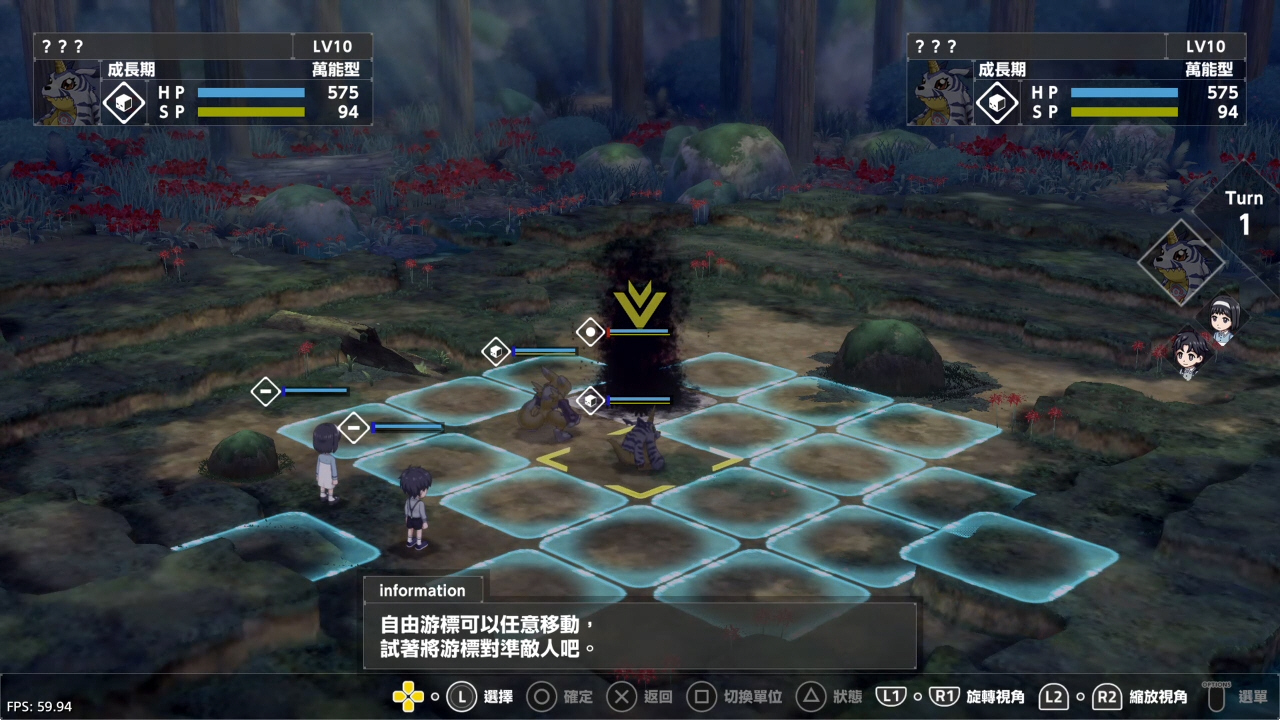Viewport: 1280px width, 720px height.
Task: Open the top-right unit status panel portrait
Action: pos(941,93)
